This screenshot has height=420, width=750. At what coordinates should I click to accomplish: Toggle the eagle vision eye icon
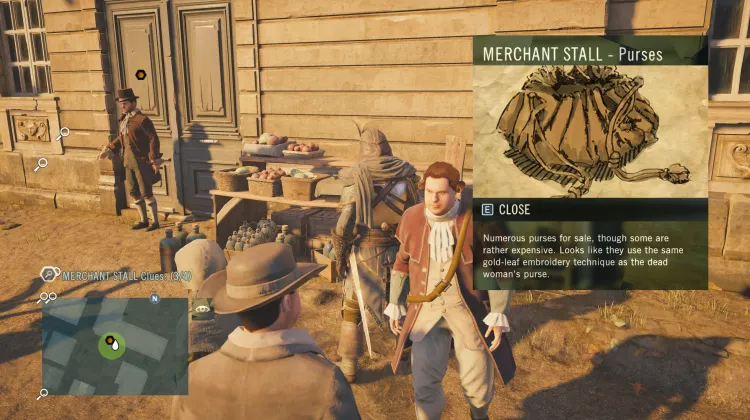[x=203, y=309]
